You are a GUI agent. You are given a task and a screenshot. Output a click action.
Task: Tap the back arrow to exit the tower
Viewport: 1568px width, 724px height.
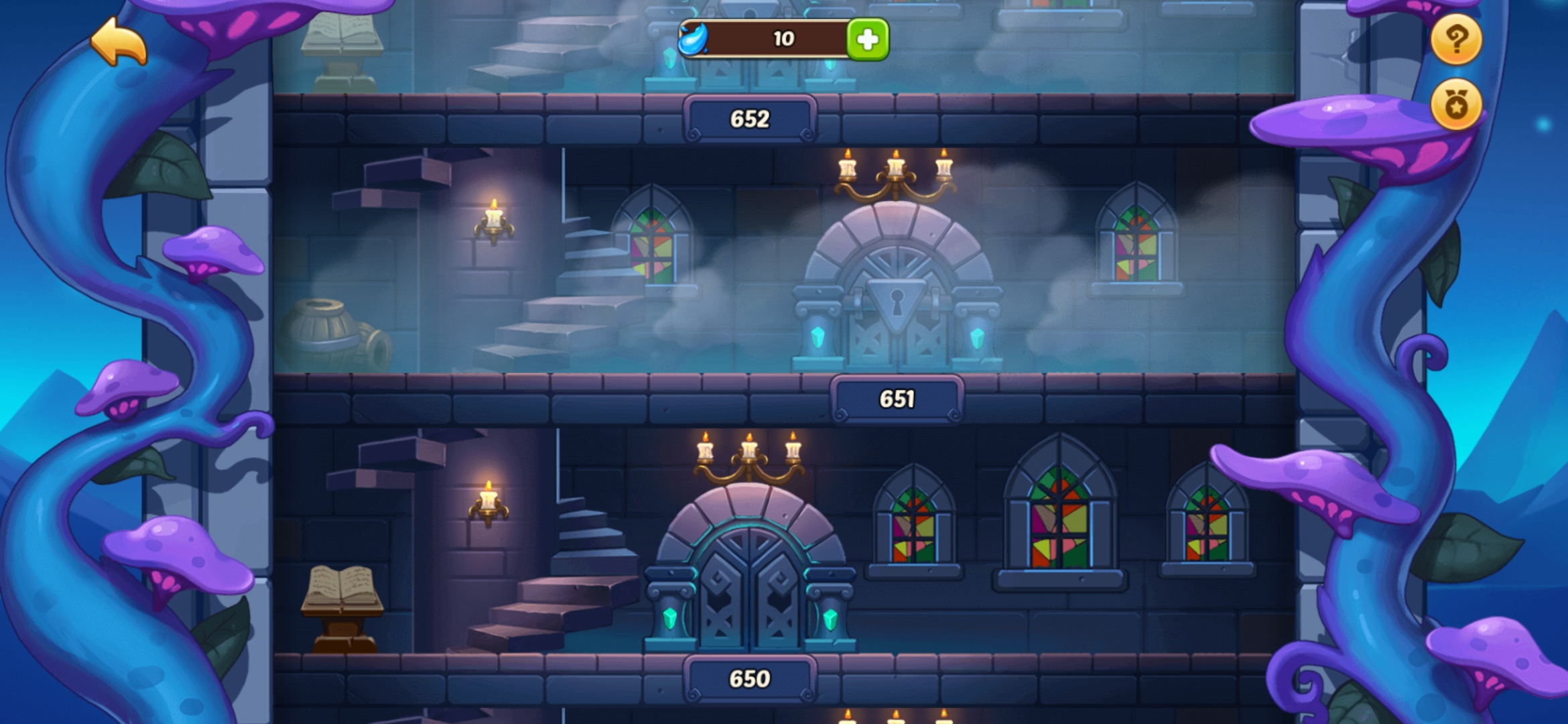coord(117,42)
